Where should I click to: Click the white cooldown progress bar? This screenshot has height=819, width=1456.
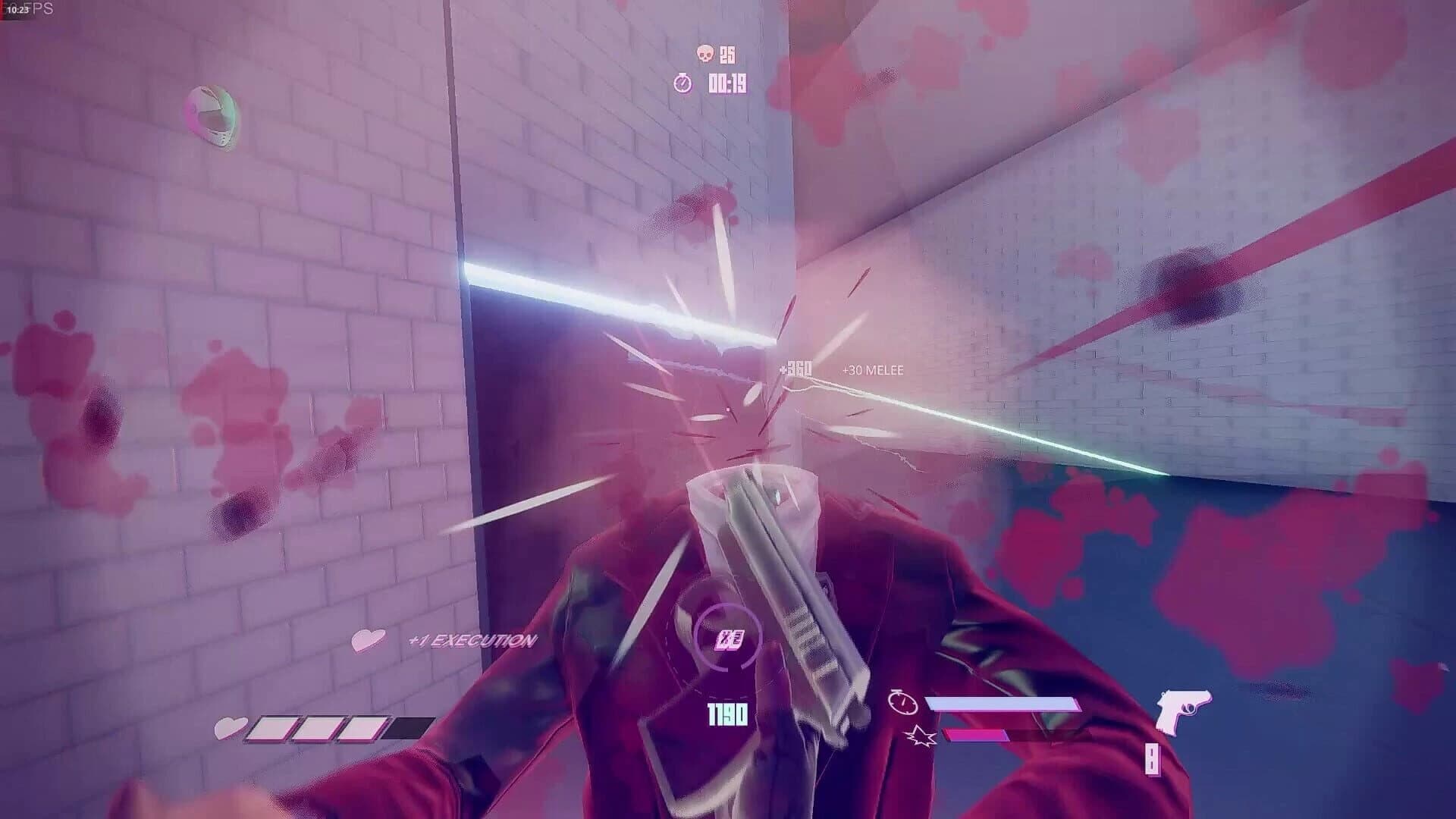pyautogui.click(x=1001, y=701)
